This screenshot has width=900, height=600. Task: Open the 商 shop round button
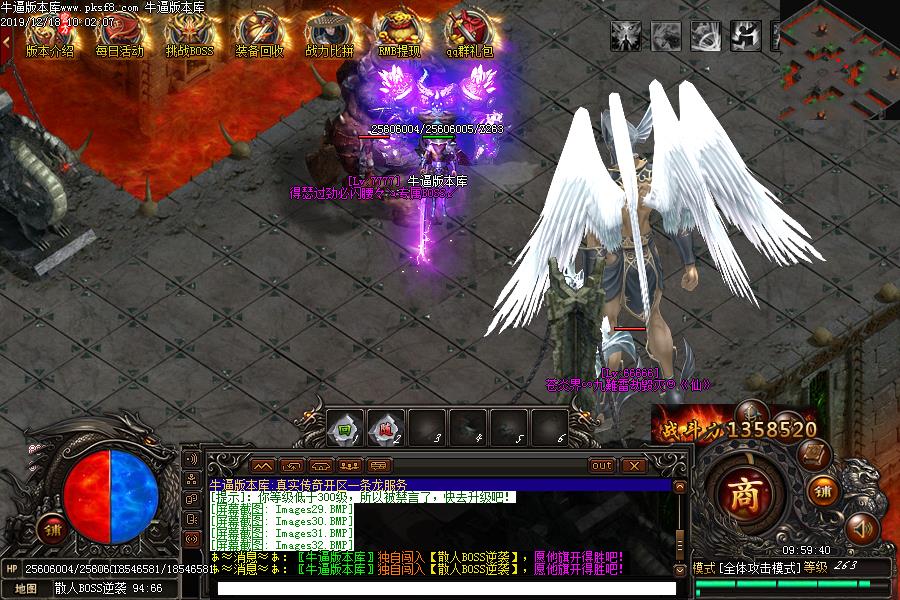[743, 493]
